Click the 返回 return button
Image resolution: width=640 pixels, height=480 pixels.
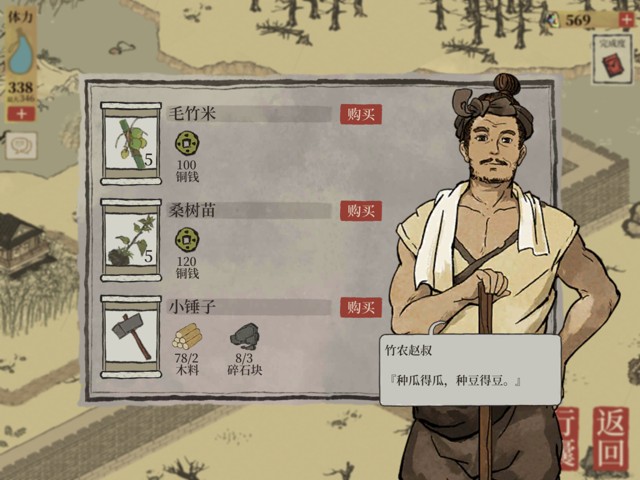[x=610, y=436]
